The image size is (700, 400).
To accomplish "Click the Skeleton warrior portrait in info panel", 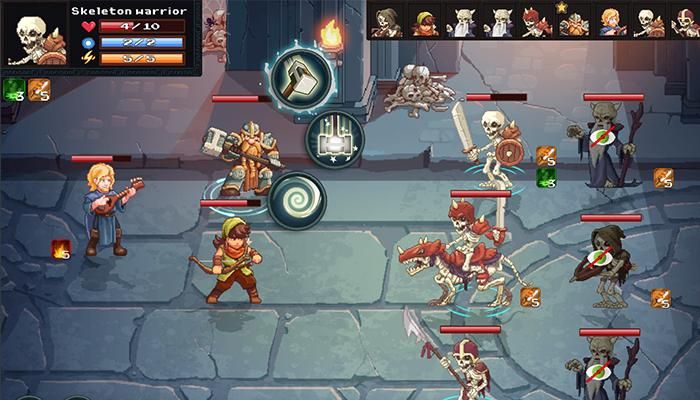I will [x=36, y=37].
